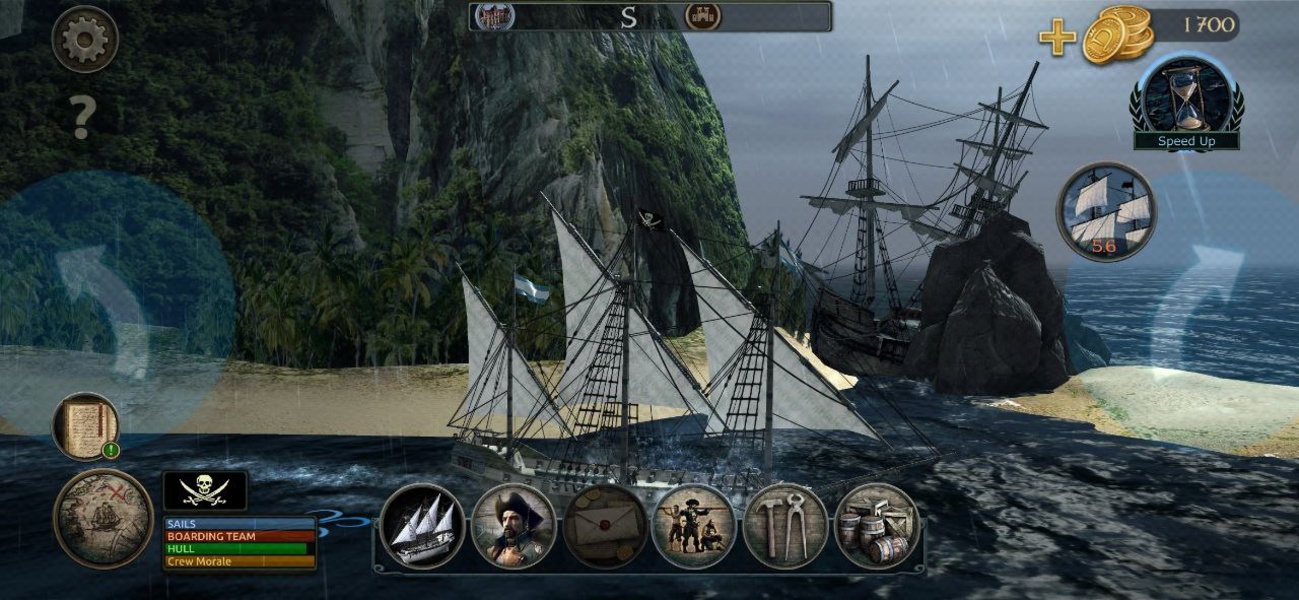
Task: Open the cargo barrels hold
Action: click(x=876, y=526)
